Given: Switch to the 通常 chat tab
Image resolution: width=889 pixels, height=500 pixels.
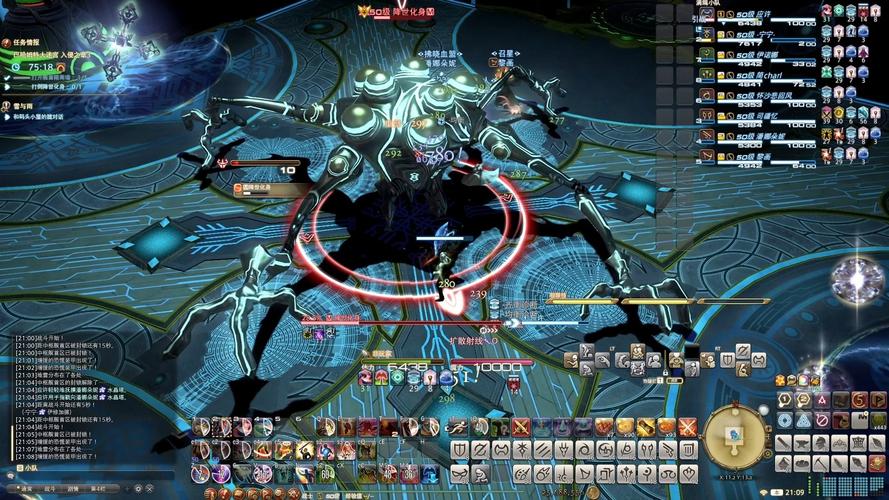Looking at the screenshot, I should pos(25,488).
